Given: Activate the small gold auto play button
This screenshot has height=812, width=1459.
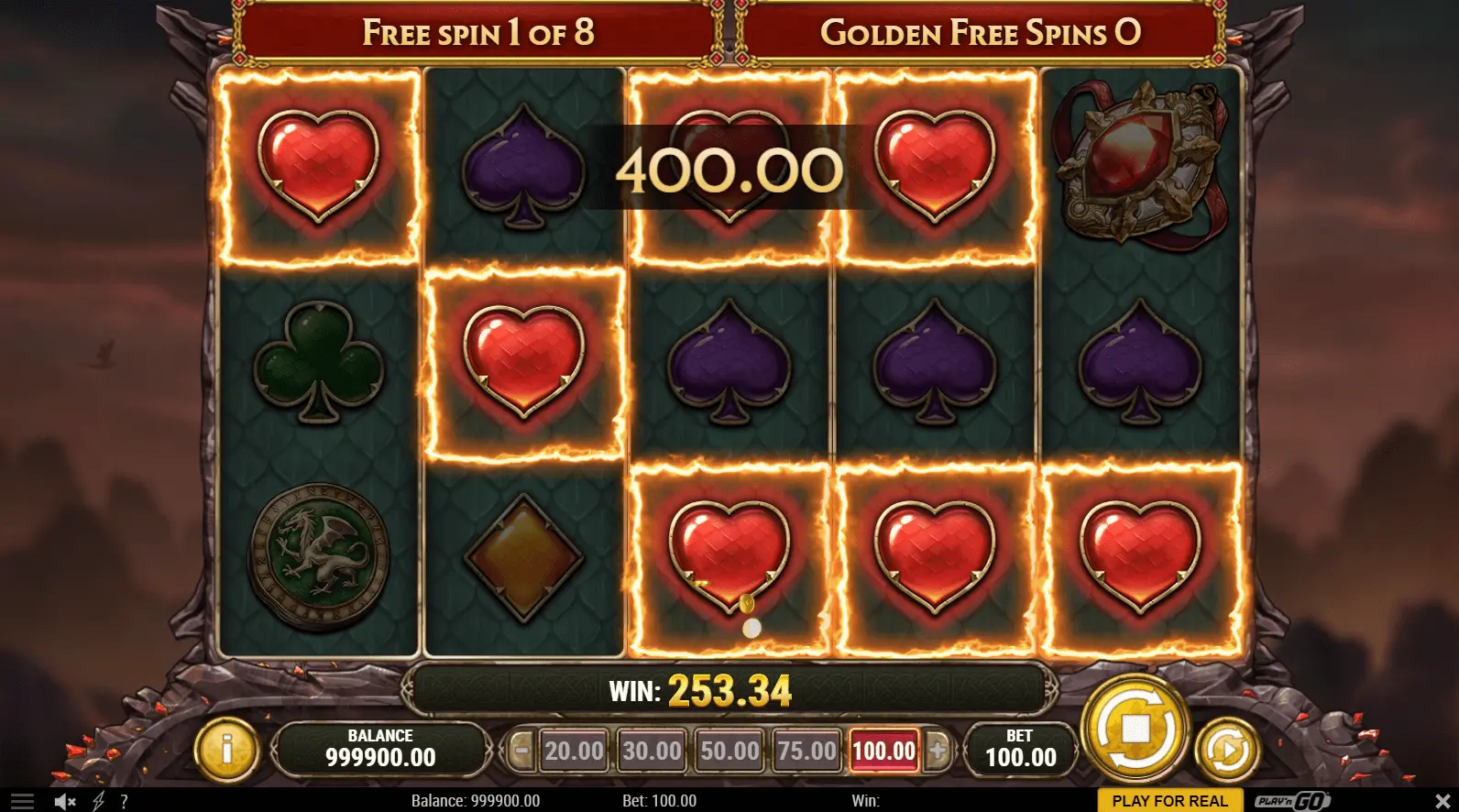Looking at the screenshot, I should coord(1227,751).
